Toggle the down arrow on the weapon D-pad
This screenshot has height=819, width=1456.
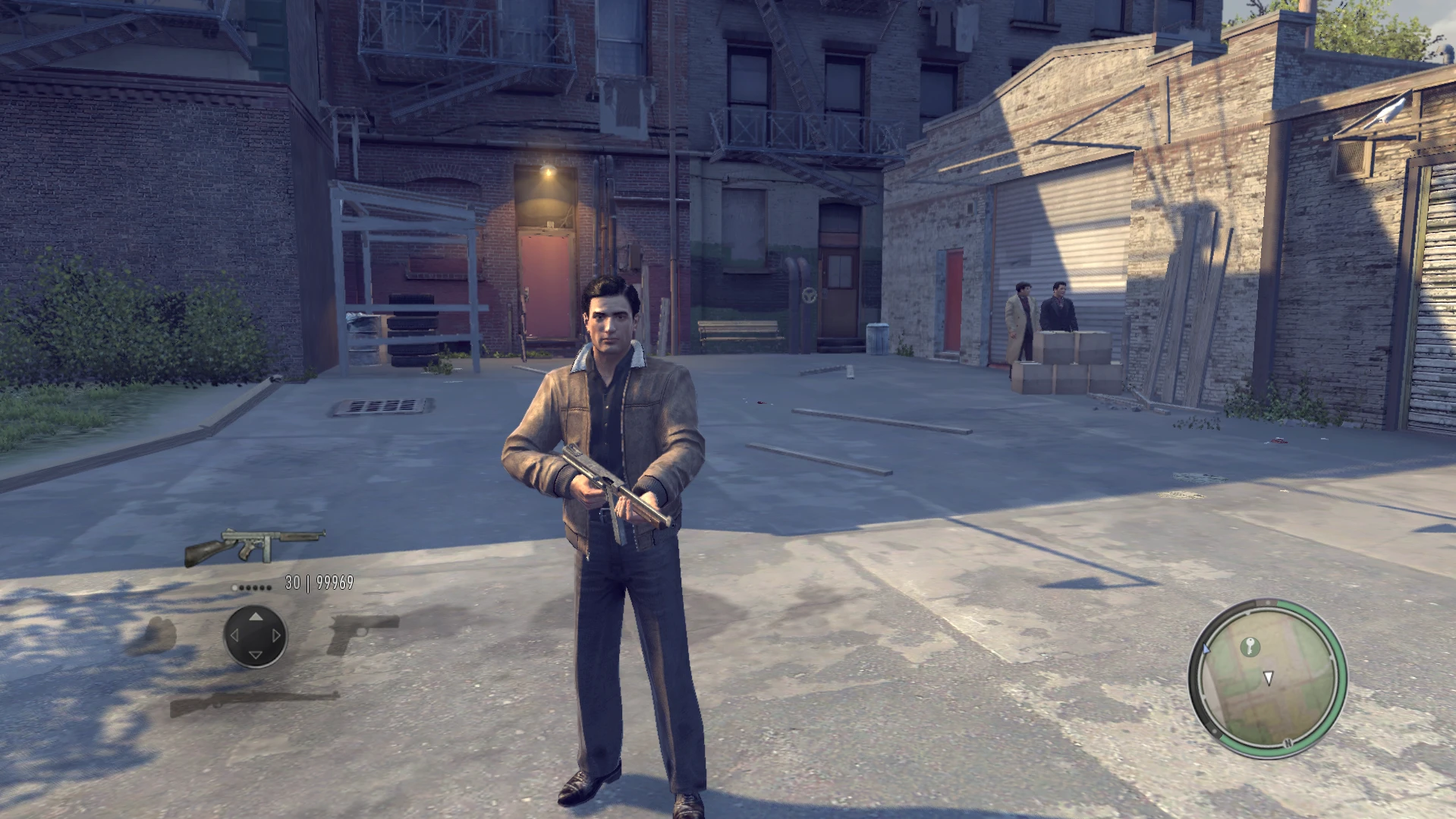tap(255, 654)
